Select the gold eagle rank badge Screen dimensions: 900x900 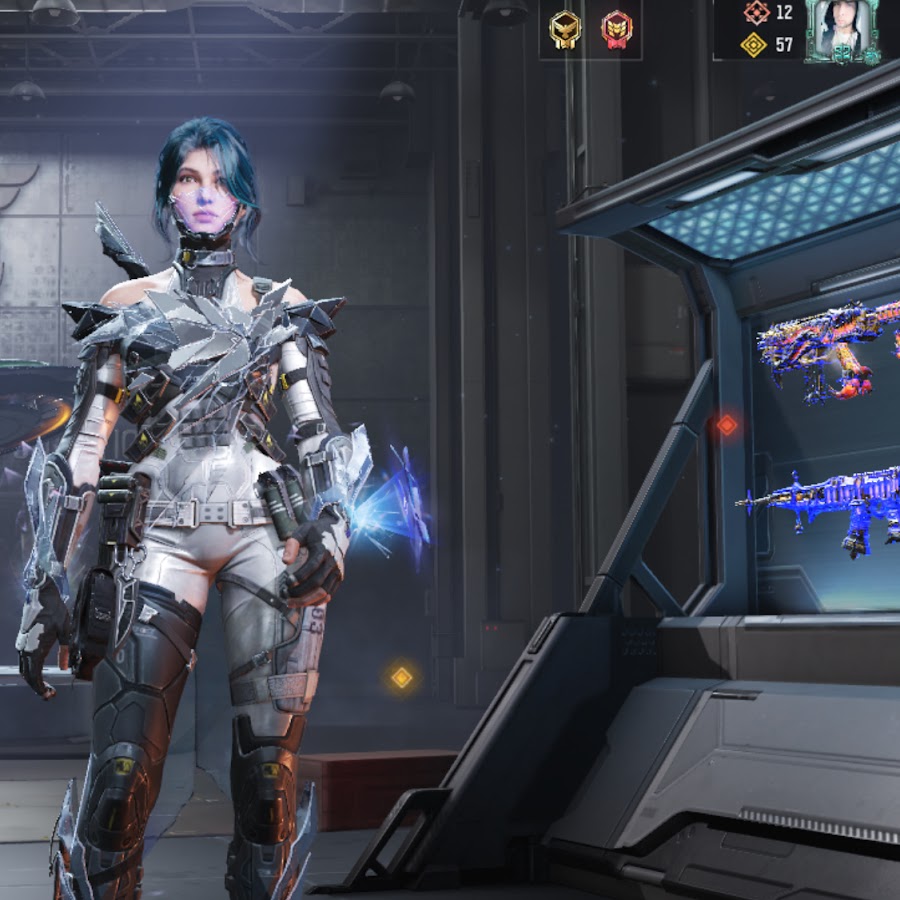click(x=565, y=30)
